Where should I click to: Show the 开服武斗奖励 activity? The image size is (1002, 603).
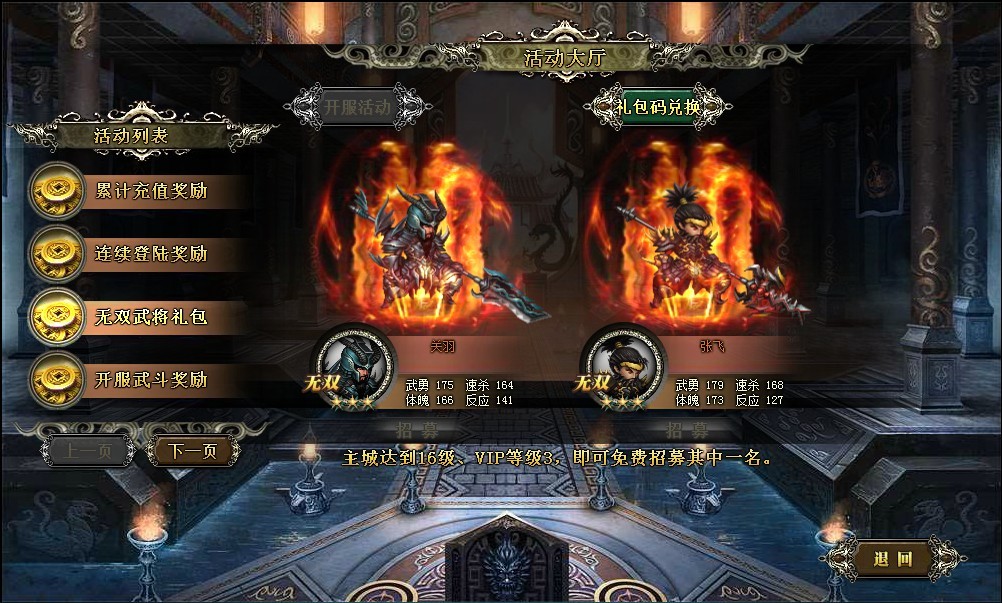click(x=150, y=380)
